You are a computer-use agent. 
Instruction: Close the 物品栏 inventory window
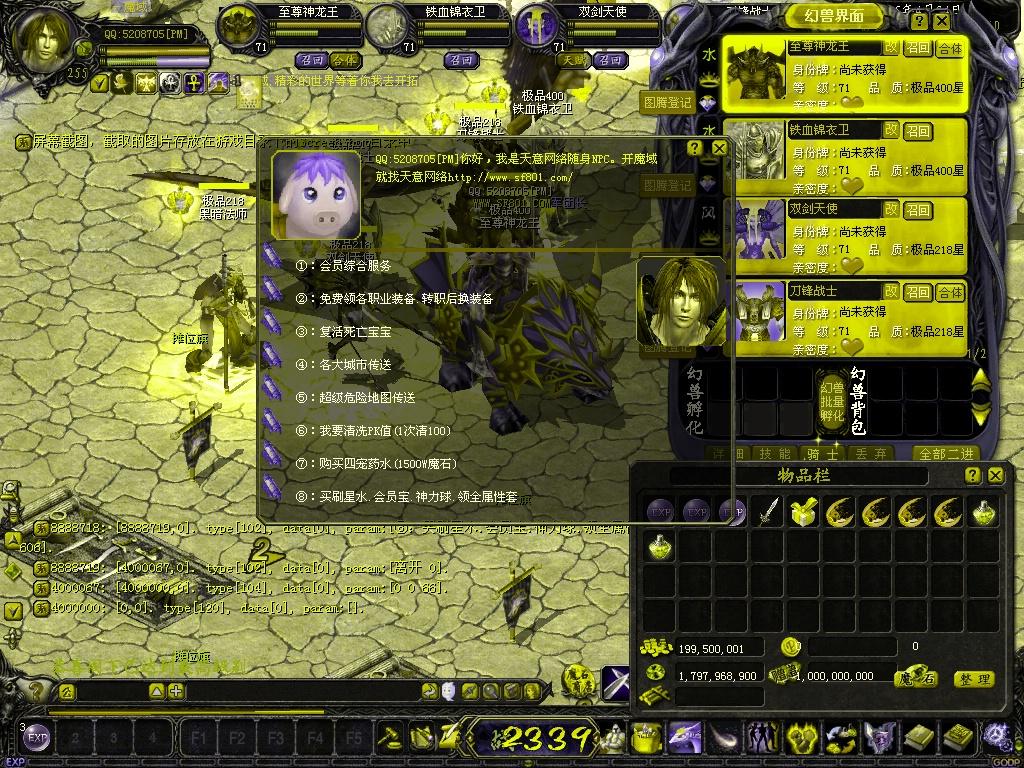(x=995, y=476)
